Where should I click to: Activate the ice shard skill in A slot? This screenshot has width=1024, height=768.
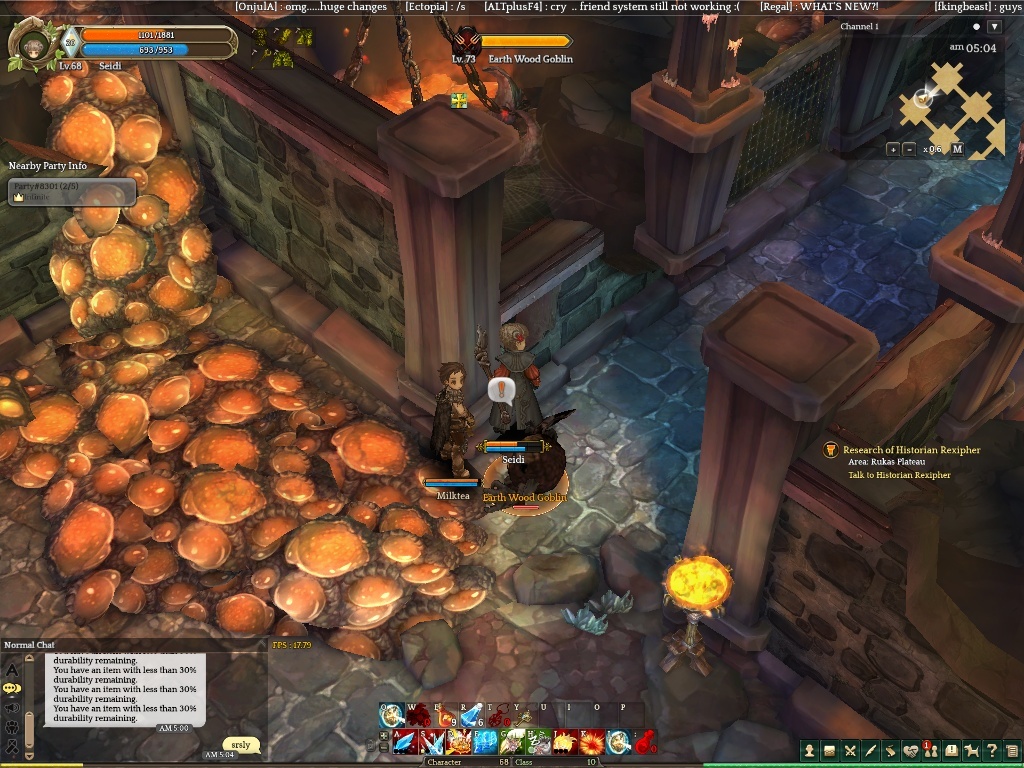[x=404, y=742]
